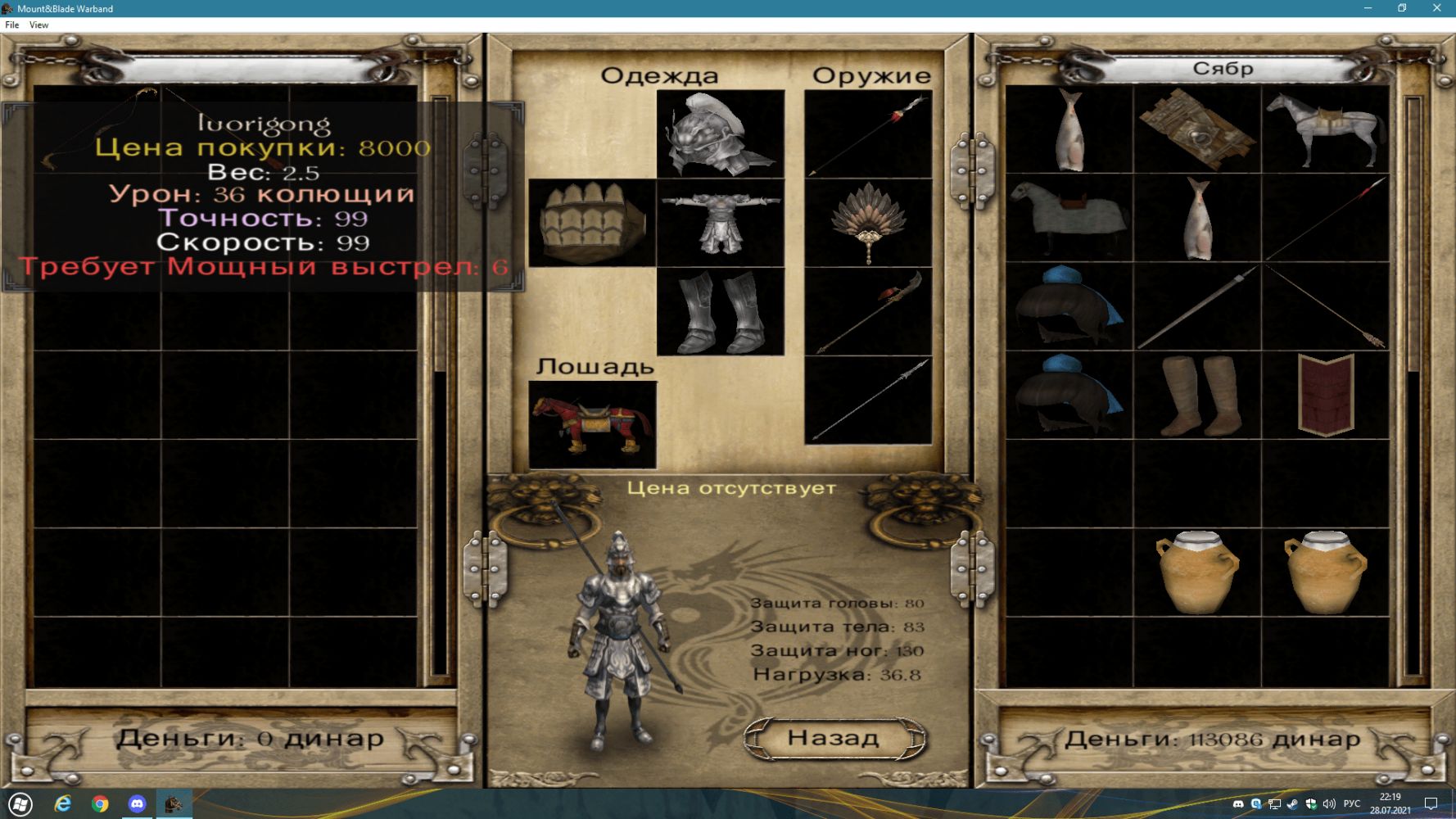Select the dark red shield item
The height and width of the screenshot is (819, 1456).
pos(1325,395)
